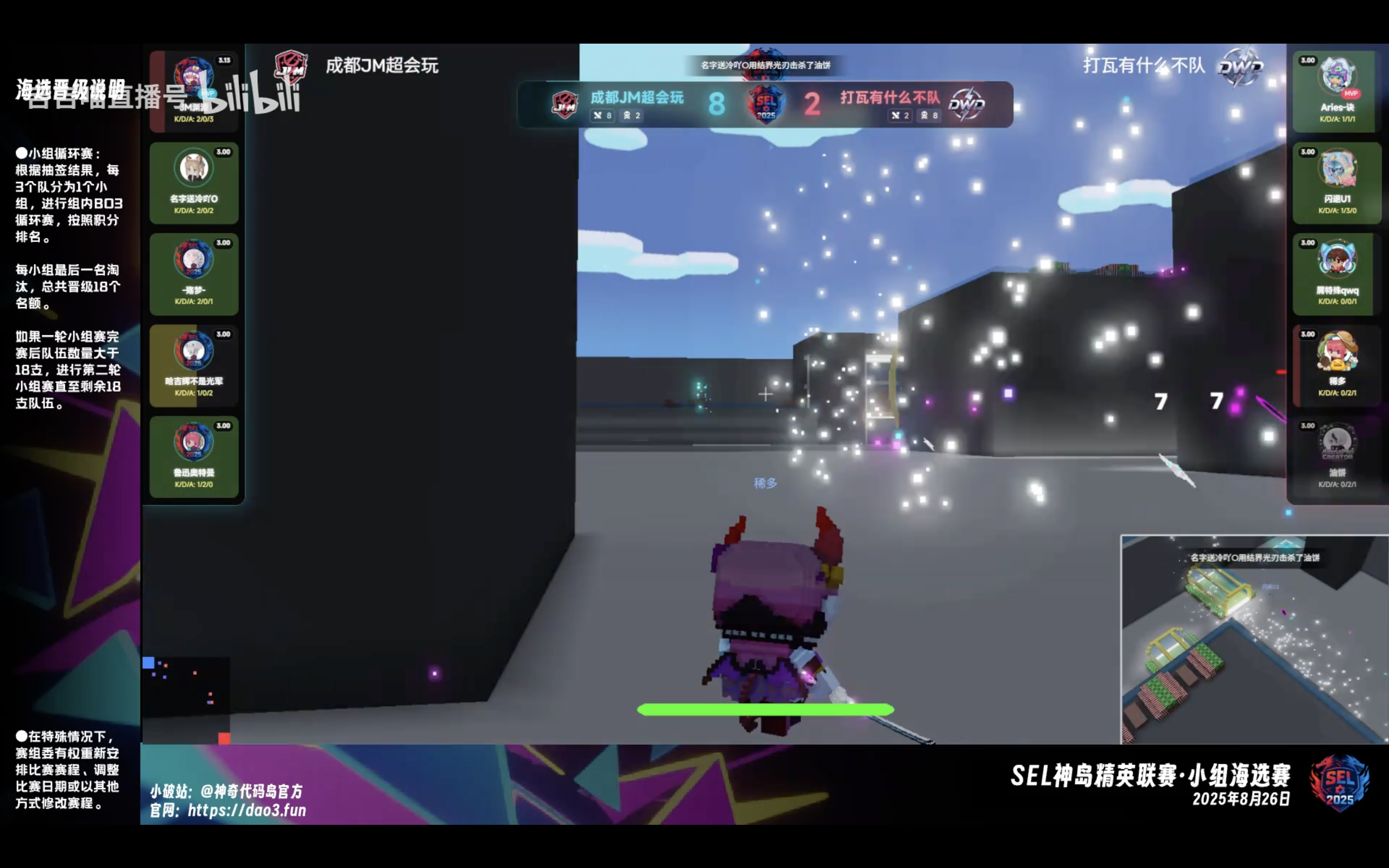Choose the eliminated 油饼 player card
This screenshot has width=1389, height=868.
[1336, 457]
